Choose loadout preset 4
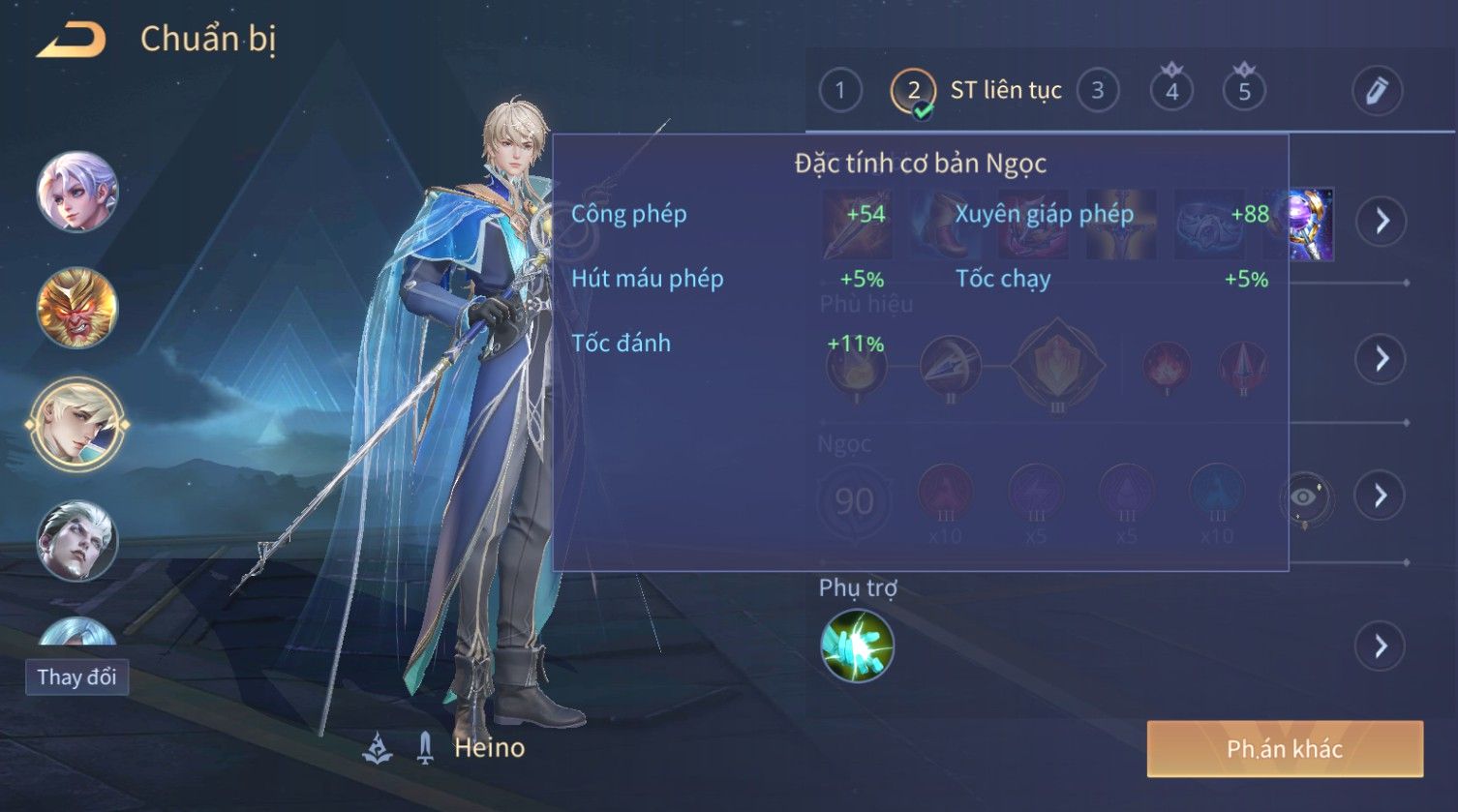Screen dimensions: 1458x812 (x=1171, y=91)
